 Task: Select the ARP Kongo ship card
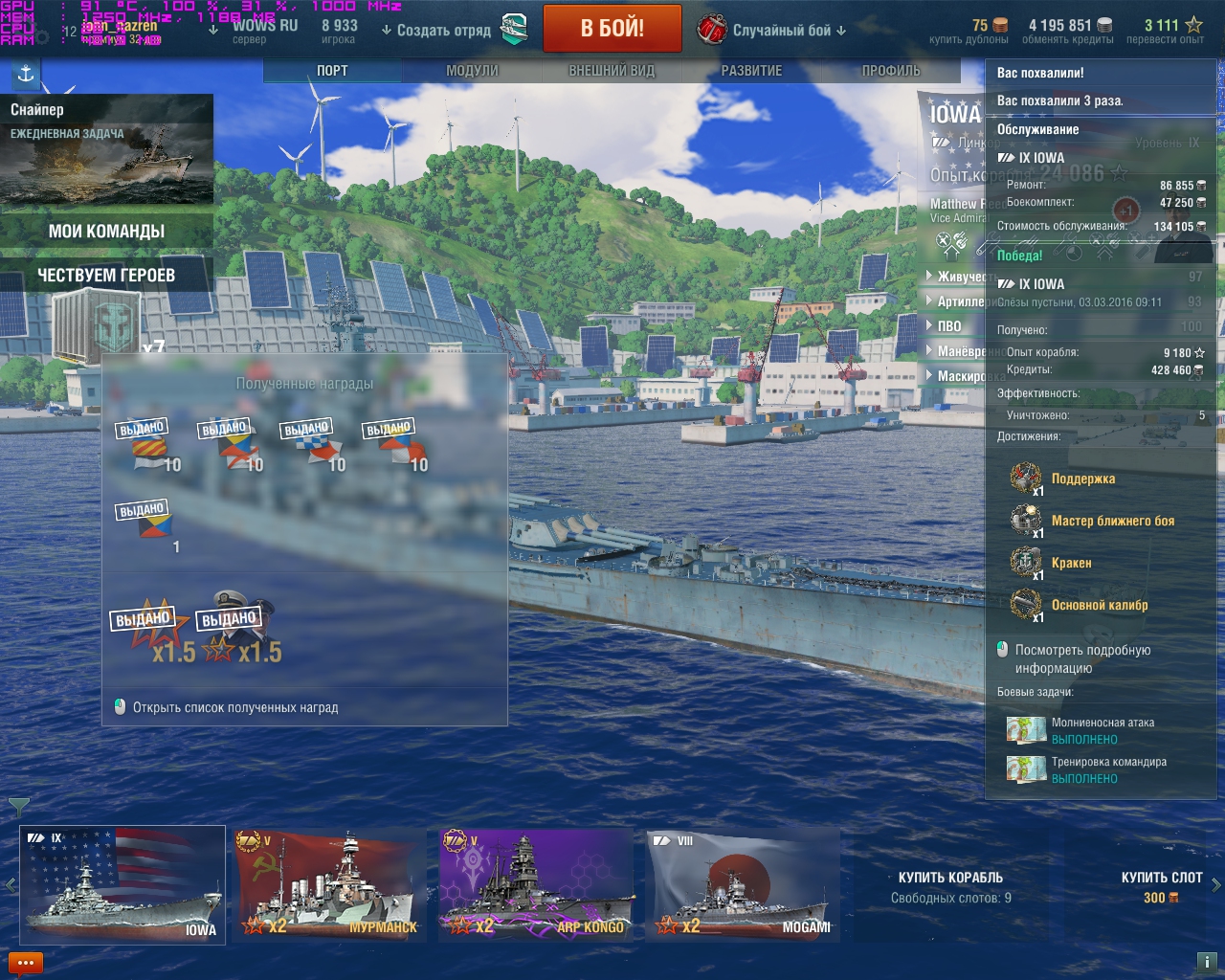[x=536, y=885]
